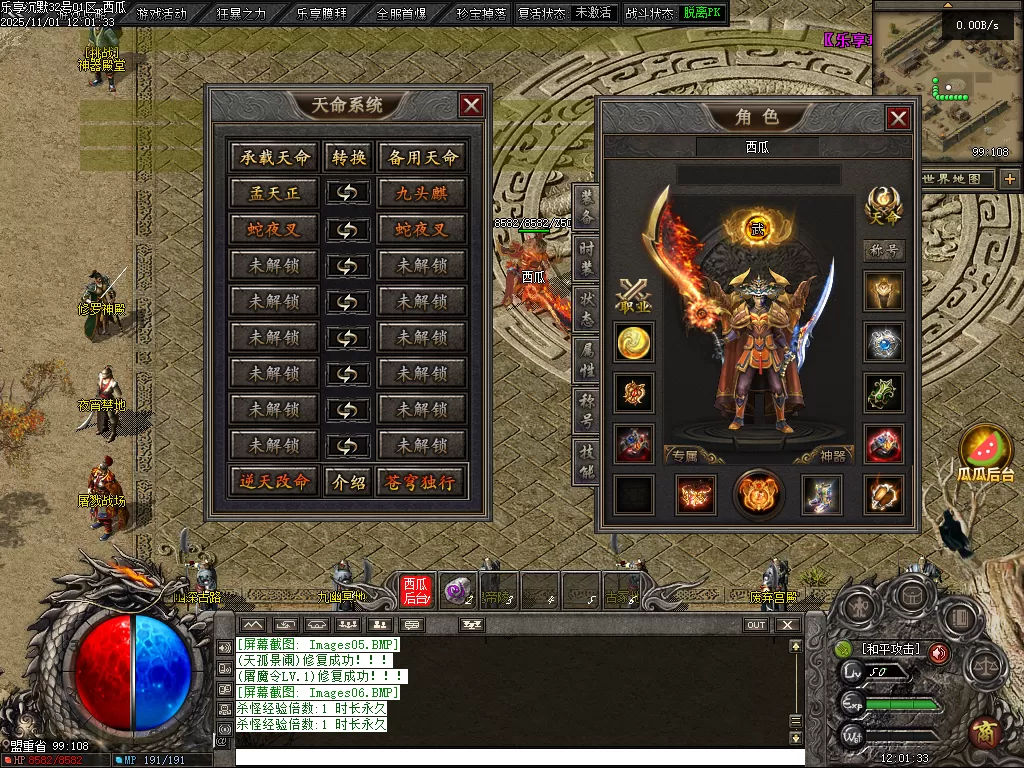Click the 天命 emblem icon in character panel
Image resolution: width=1024 pixels, height=768 pixels.
884,203
